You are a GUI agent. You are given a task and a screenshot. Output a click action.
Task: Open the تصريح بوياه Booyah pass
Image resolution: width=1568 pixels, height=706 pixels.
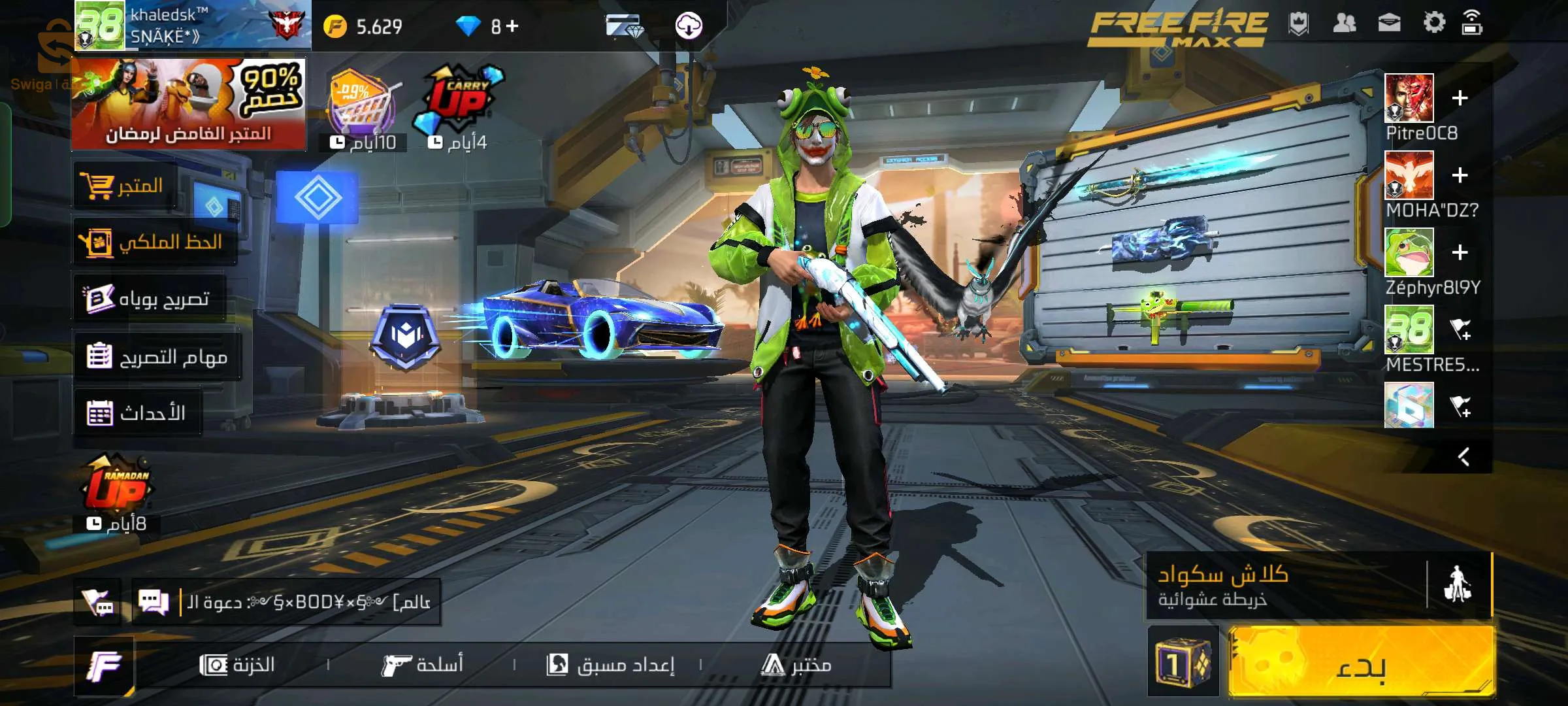click(149, 299)
